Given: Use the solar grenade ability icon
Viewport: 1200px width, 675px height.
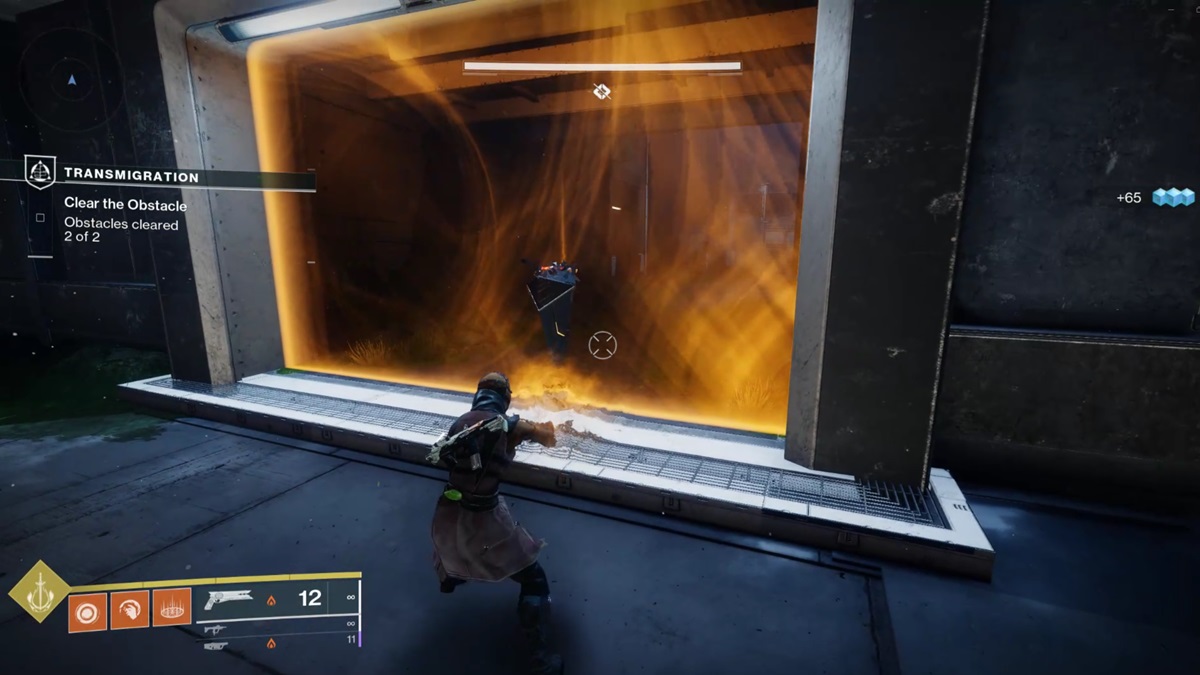Looking at the screenshot, I should coord(87,610).
